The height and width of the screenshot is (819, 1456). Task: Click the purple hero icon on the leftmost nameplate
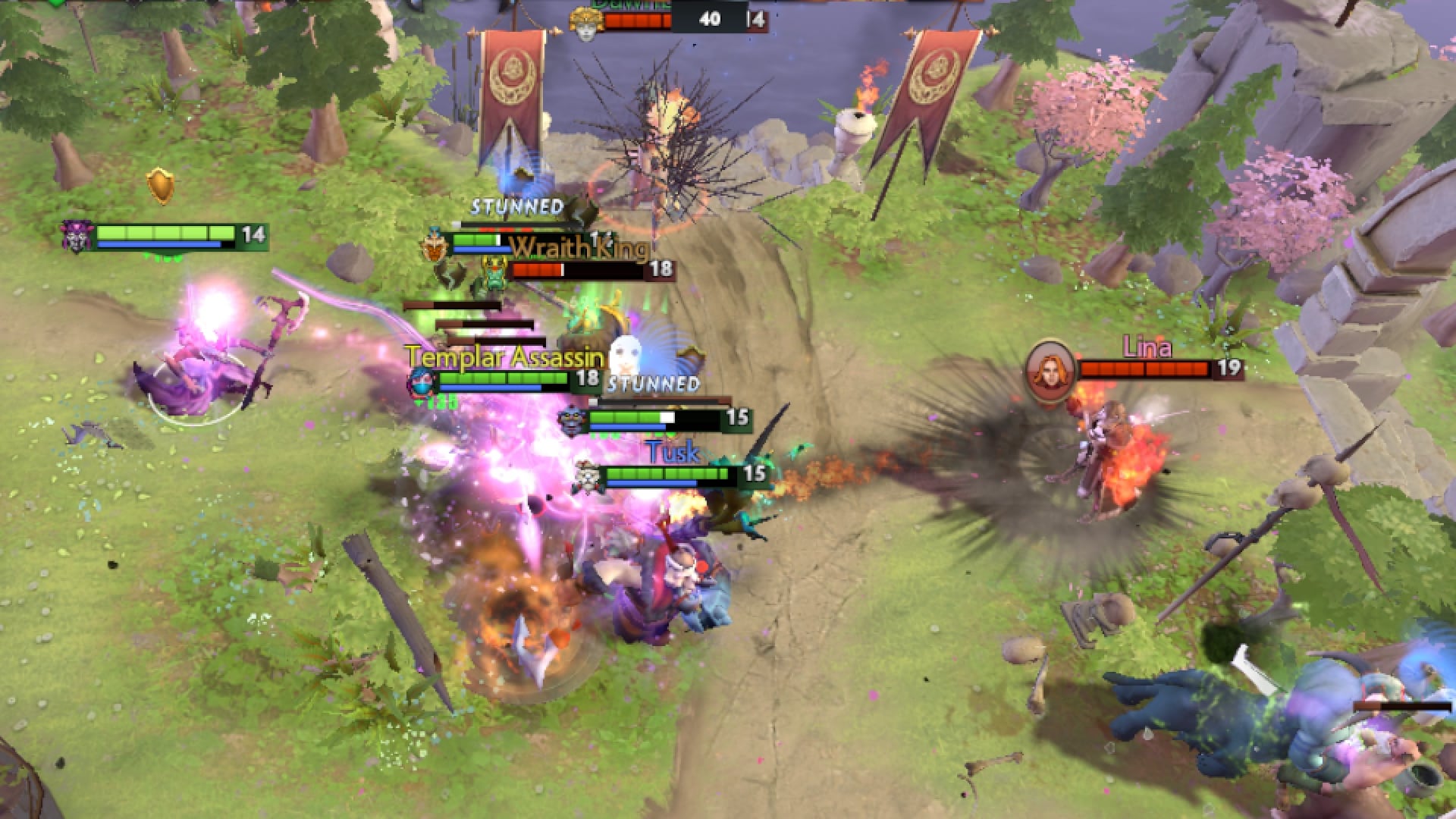pyautogui.click(x=76, y=237)
